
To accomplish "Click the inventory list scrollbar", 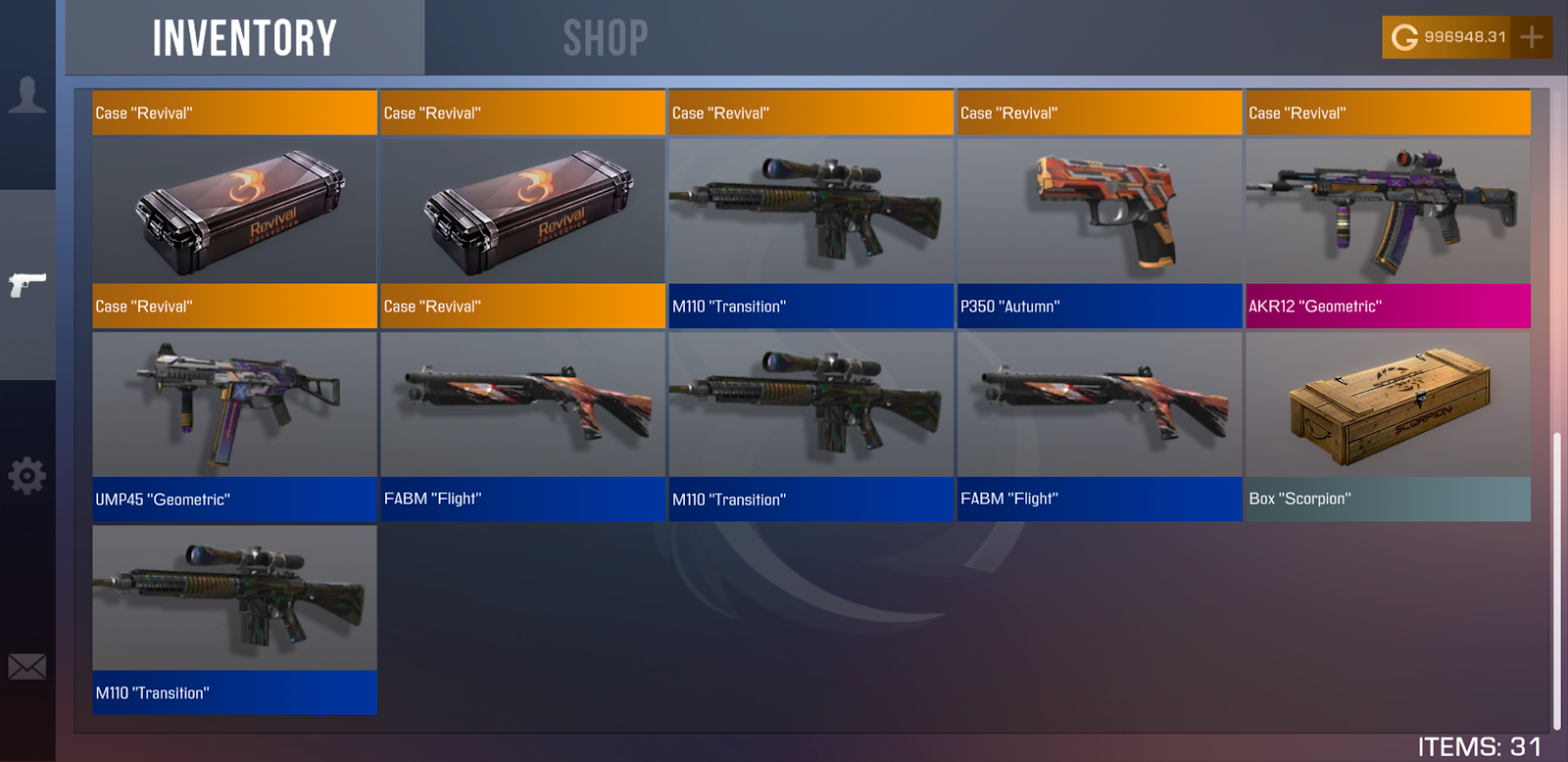I will [1556, 578].
